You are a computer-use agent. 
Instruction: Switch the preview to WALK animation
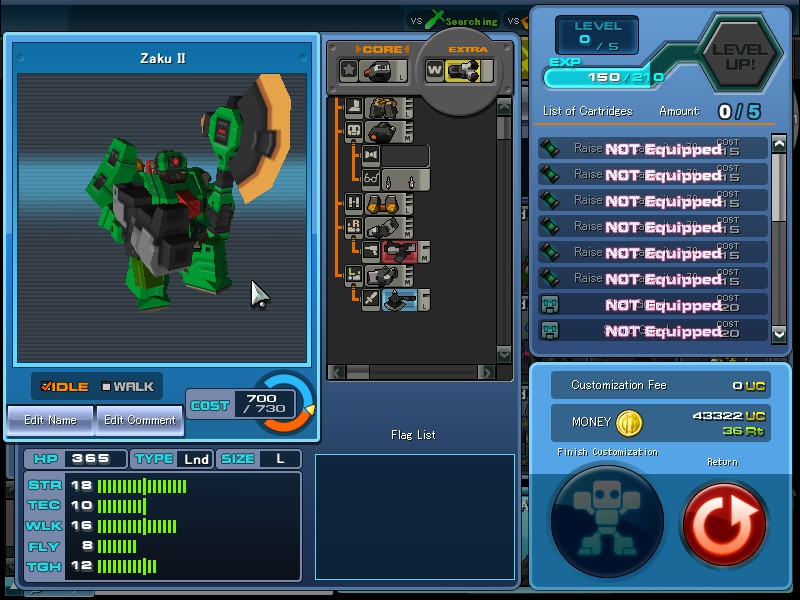127,387
